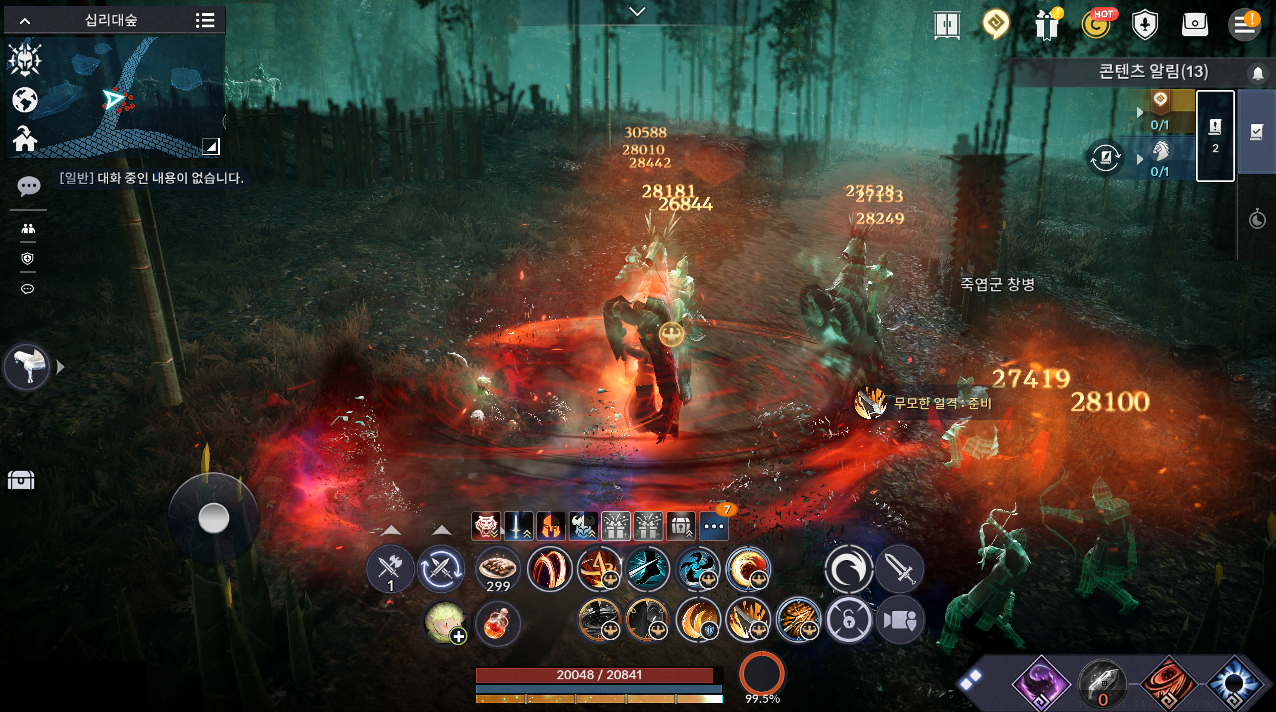This screenshot has height=712, width=1276.
Task: Open the HOT gold coin shop
Action: [1097, 25]
